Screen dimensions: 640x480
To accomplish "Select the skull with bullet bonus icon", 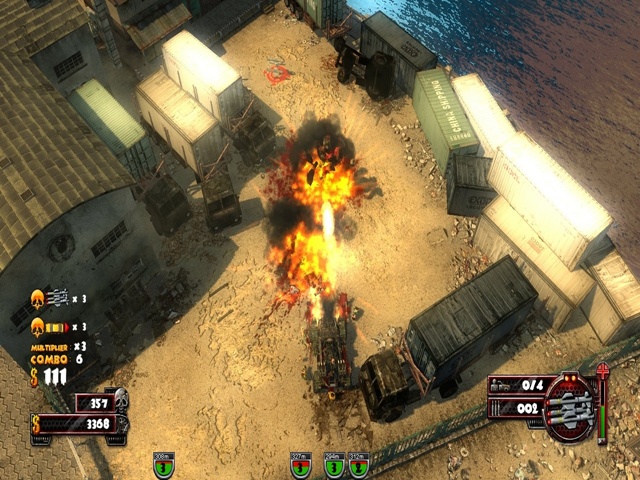I will 40,326.
